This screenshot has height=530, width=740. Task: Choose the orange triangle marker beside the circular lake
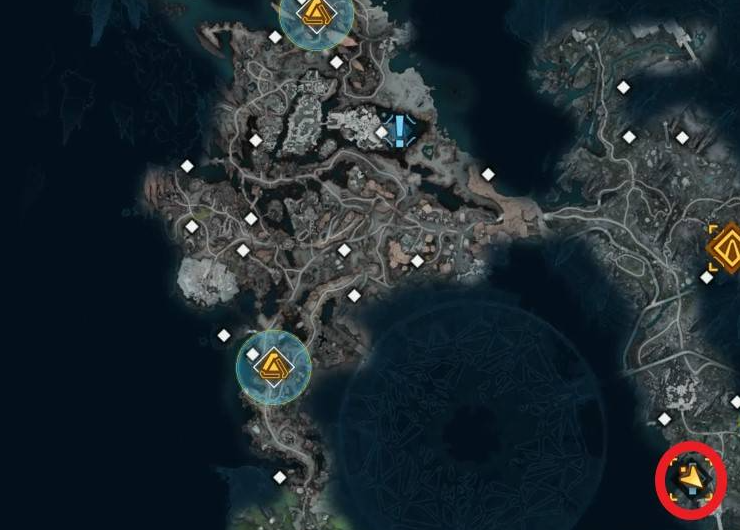pos(273,367)
